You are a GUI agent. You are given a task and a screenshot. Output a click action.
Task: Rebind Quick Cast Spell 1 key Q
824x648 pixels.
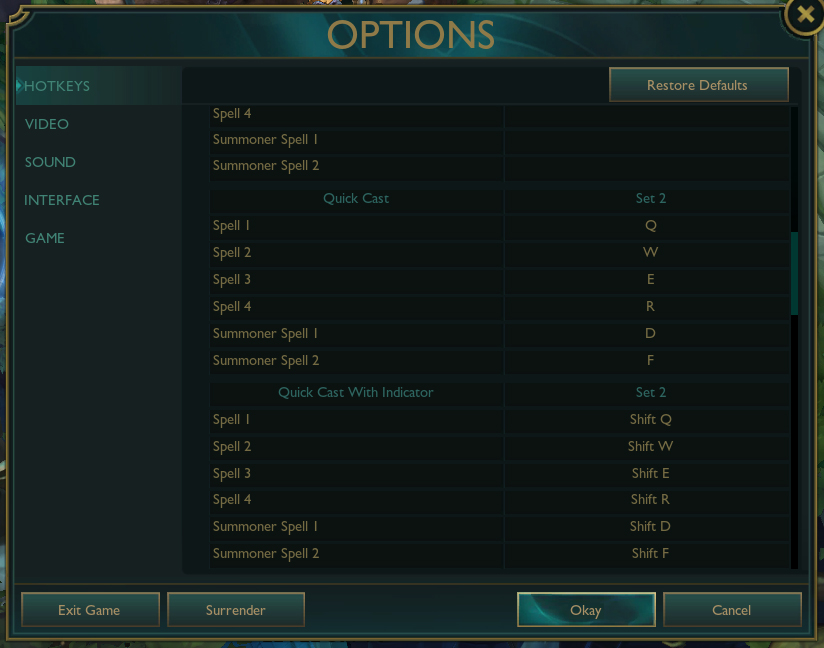click(651, 226)
